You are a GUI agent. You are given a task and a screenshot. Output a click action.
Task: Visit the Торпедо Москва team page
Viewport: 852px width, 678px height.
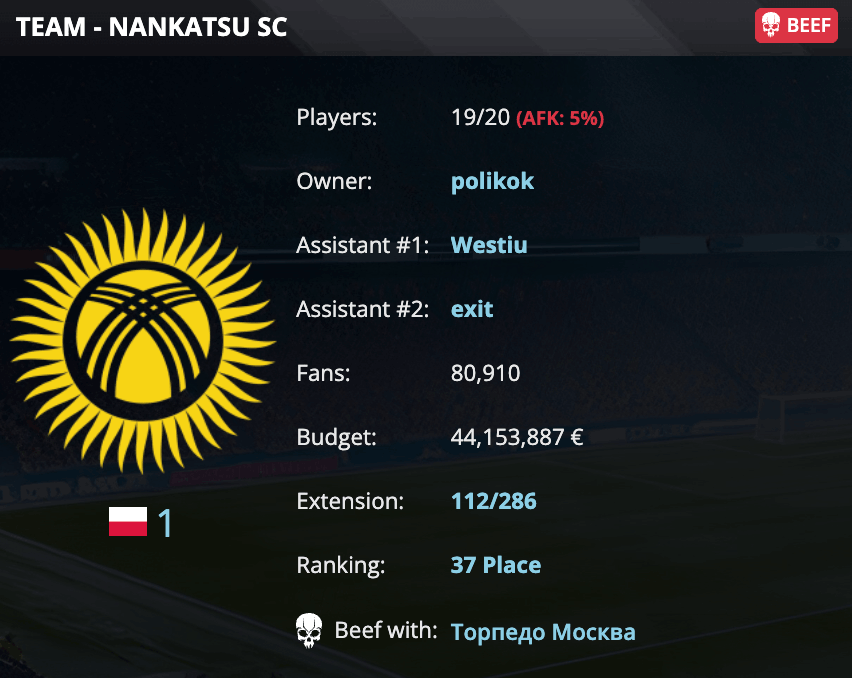(542, 632)
